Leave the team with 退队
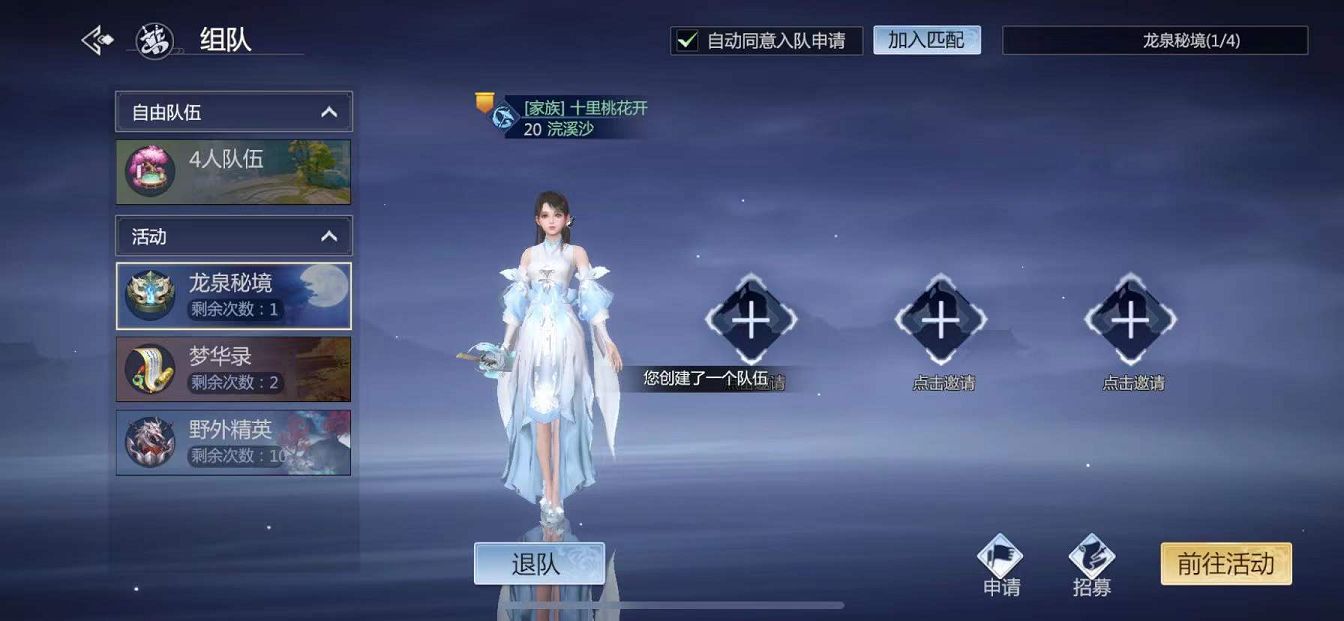The height and width of the screenshot is (621, 1344). [x=538, y=564]
